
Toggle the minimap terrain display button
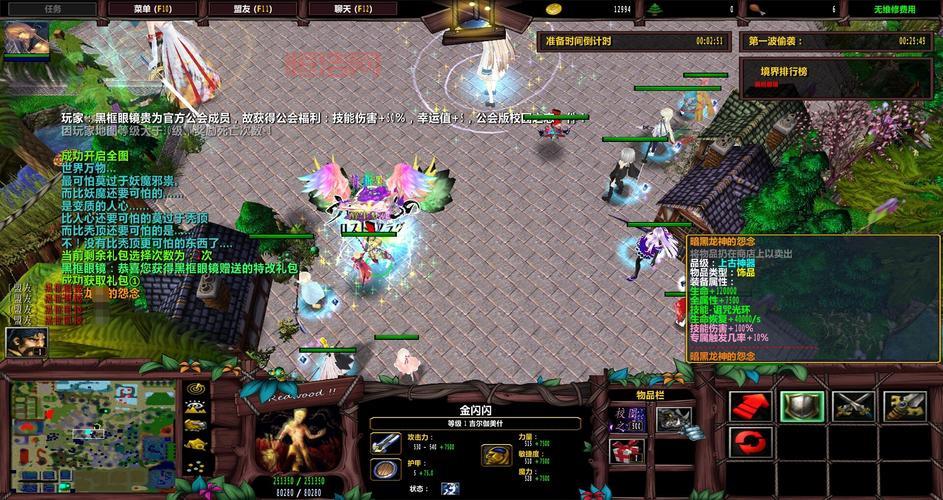point(197,407)
